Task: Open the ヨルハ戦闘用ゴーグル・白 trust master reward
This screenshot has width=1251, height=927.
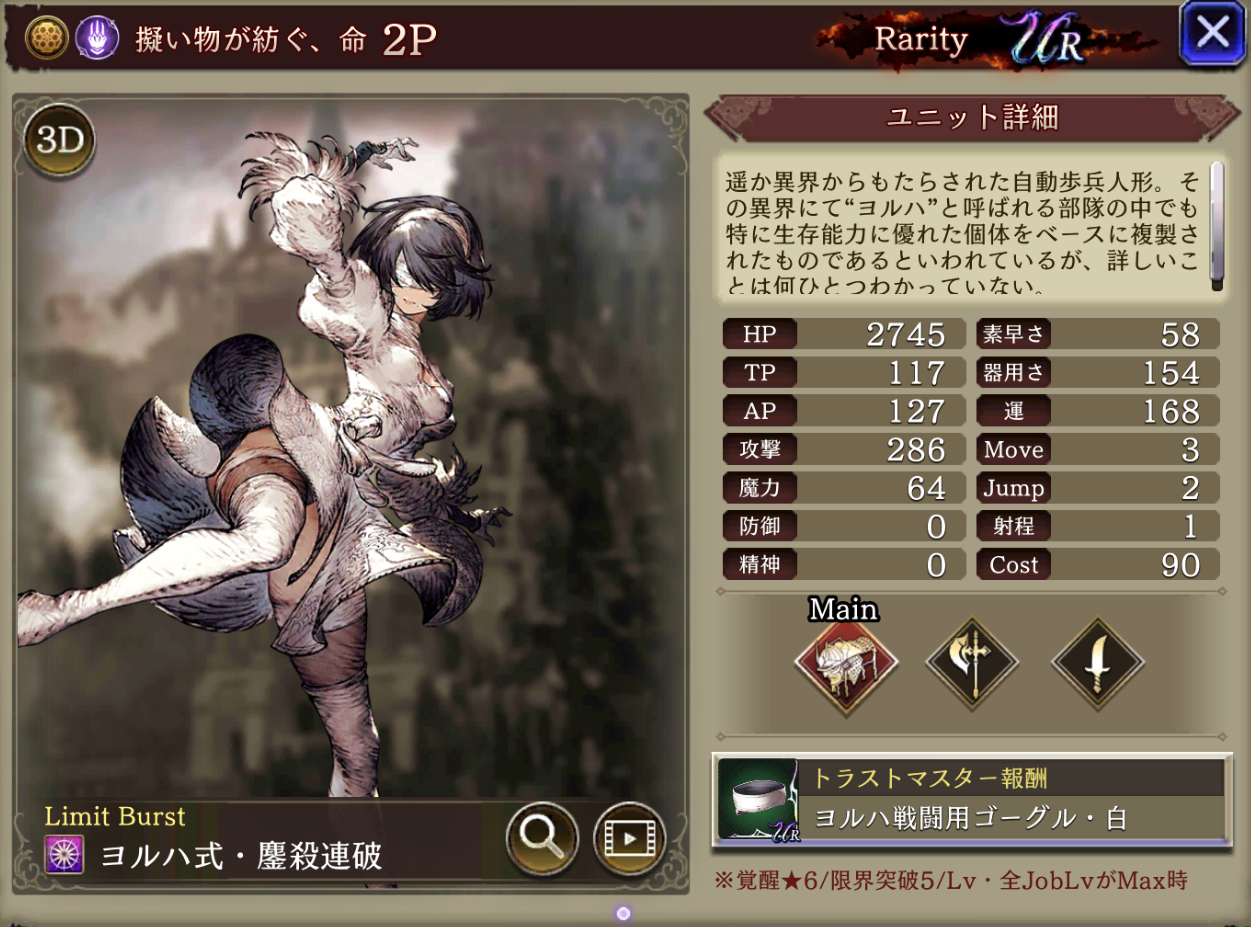Action: (971, 800)
